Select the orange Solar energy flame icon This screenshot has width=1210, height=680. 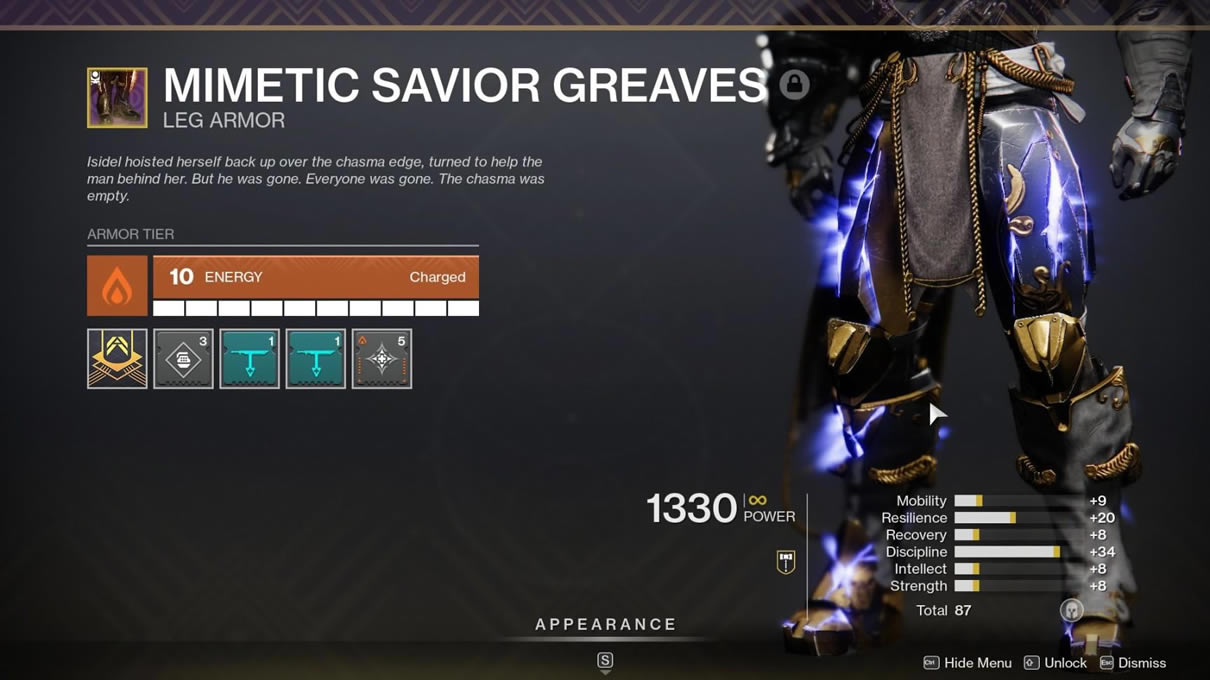click(x=117, y=286)
